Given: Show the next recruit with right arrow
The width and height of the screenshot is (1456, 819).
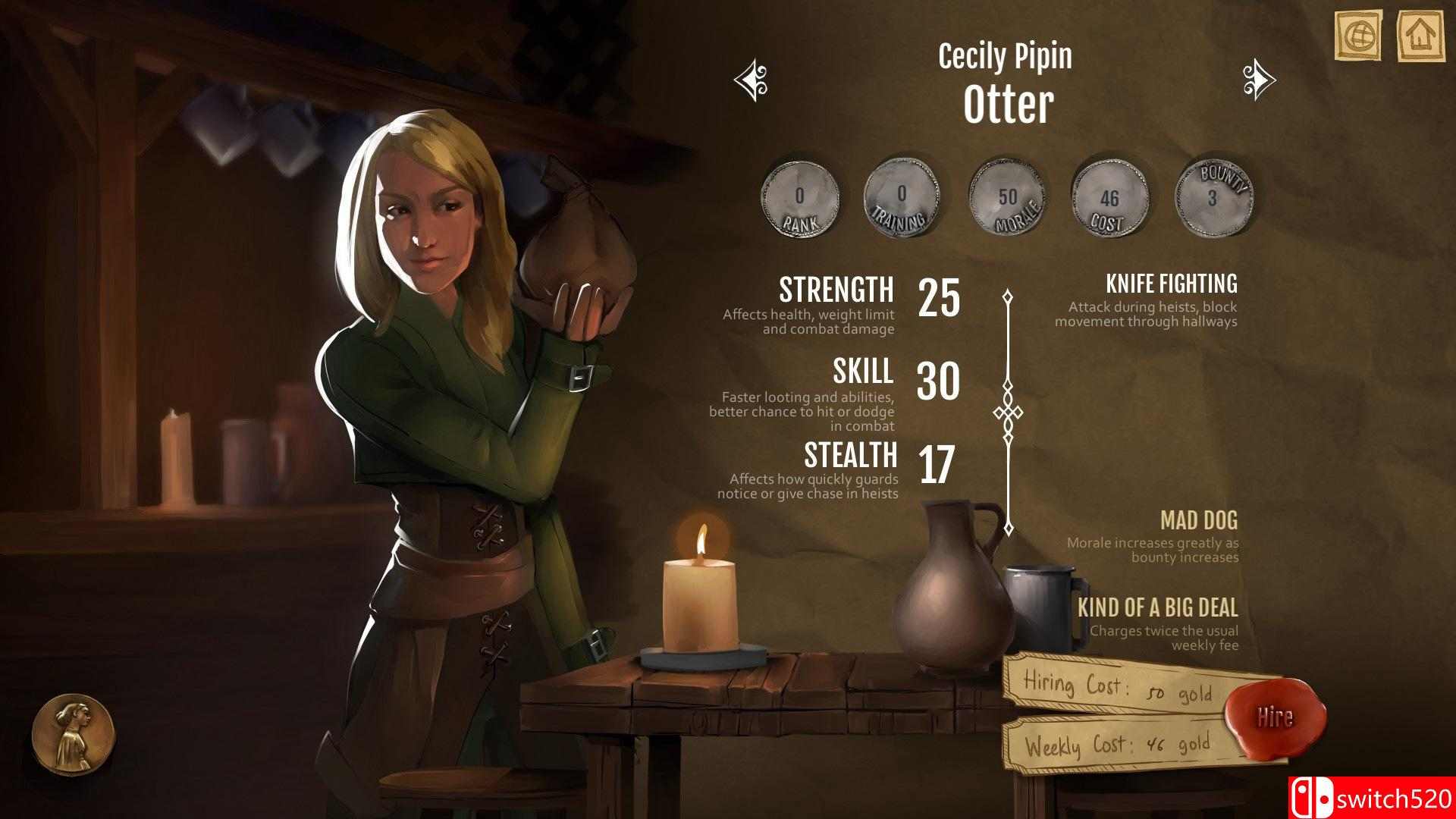Looking at the screenshot, I should [x=1259, y=80].
